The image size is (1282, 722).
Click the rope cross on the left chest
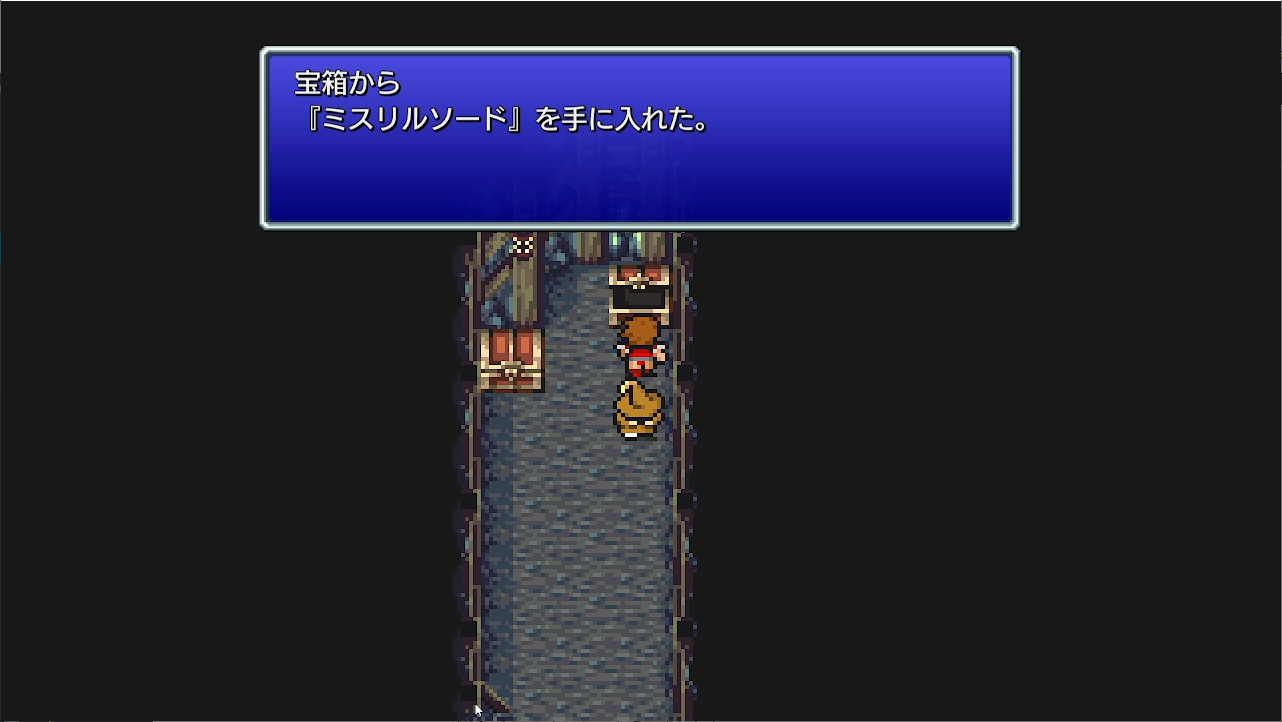tap(513, 373)
